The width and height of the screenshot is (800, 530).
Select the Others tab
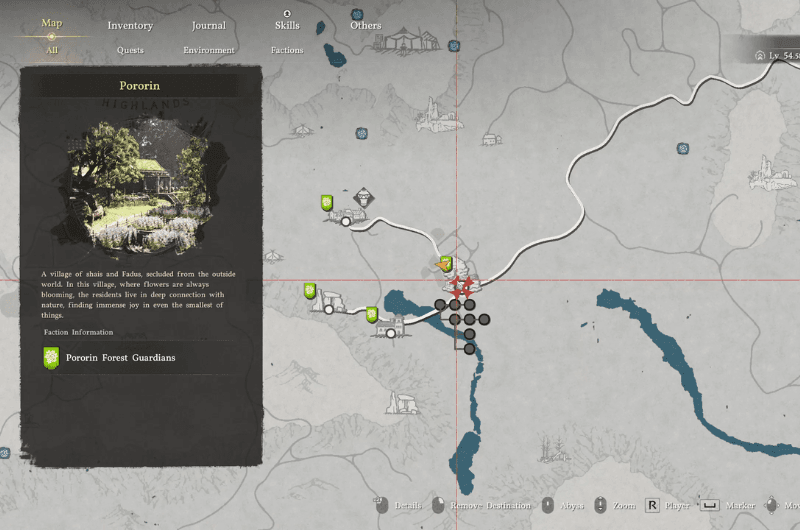[365, 25]
